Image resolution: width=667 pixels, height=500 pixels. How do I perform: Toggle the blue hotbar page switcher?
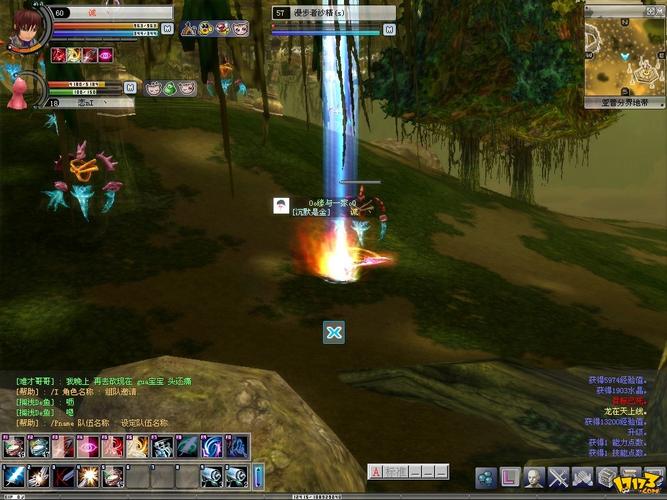260,475
